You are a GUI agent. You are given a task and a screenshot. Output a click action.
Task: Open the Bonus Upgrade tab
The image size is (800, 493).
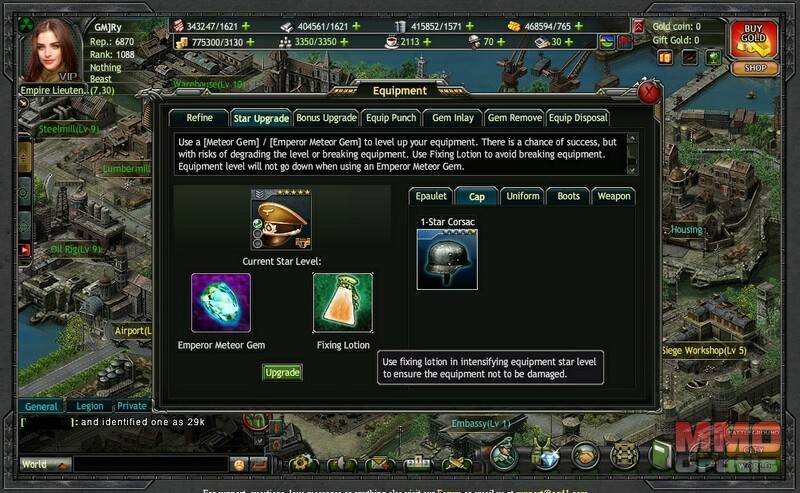(326, 118)
